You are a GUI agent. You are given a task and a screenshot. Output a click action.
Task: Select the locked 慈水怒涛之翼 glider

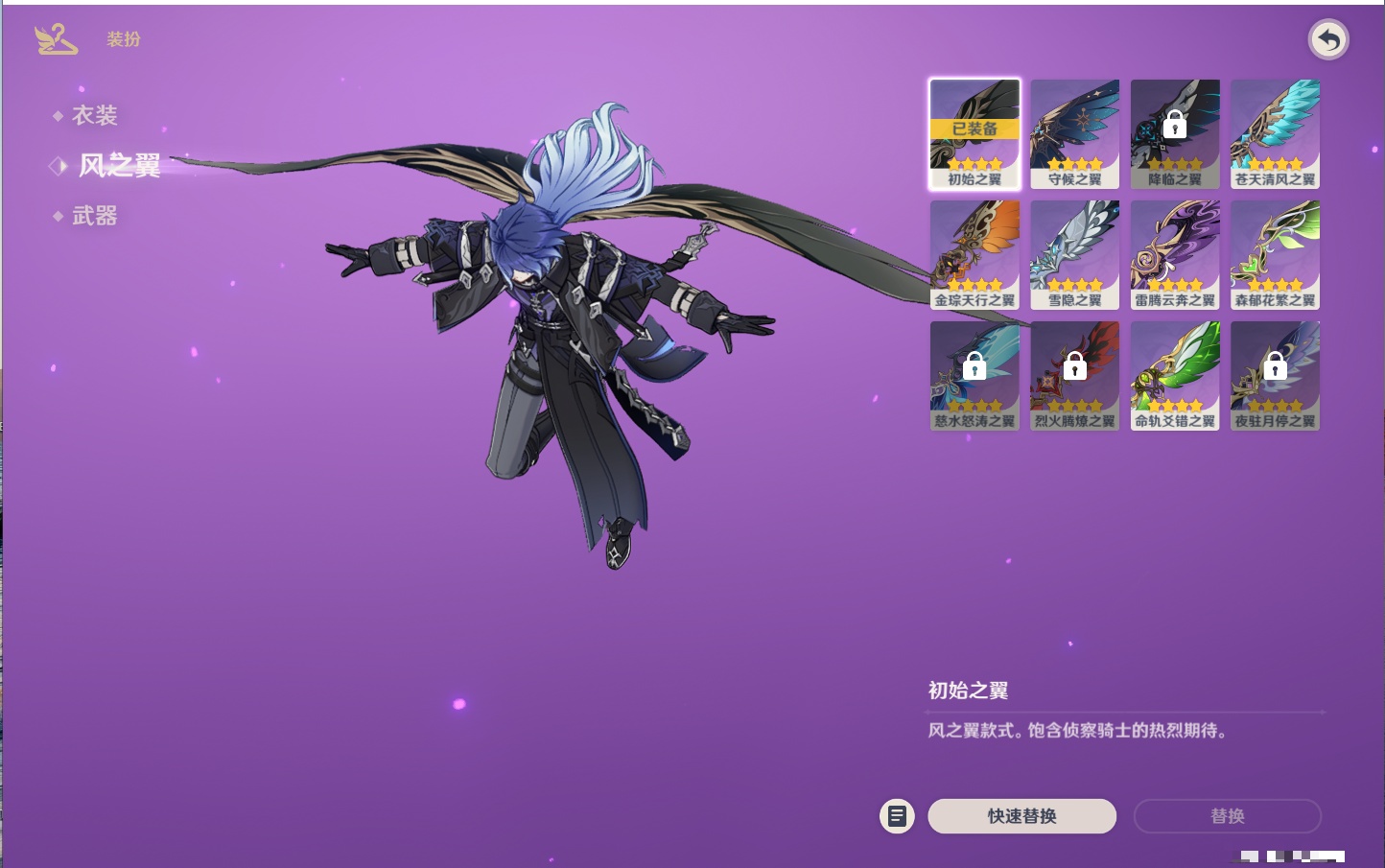[x=974, y=376]
